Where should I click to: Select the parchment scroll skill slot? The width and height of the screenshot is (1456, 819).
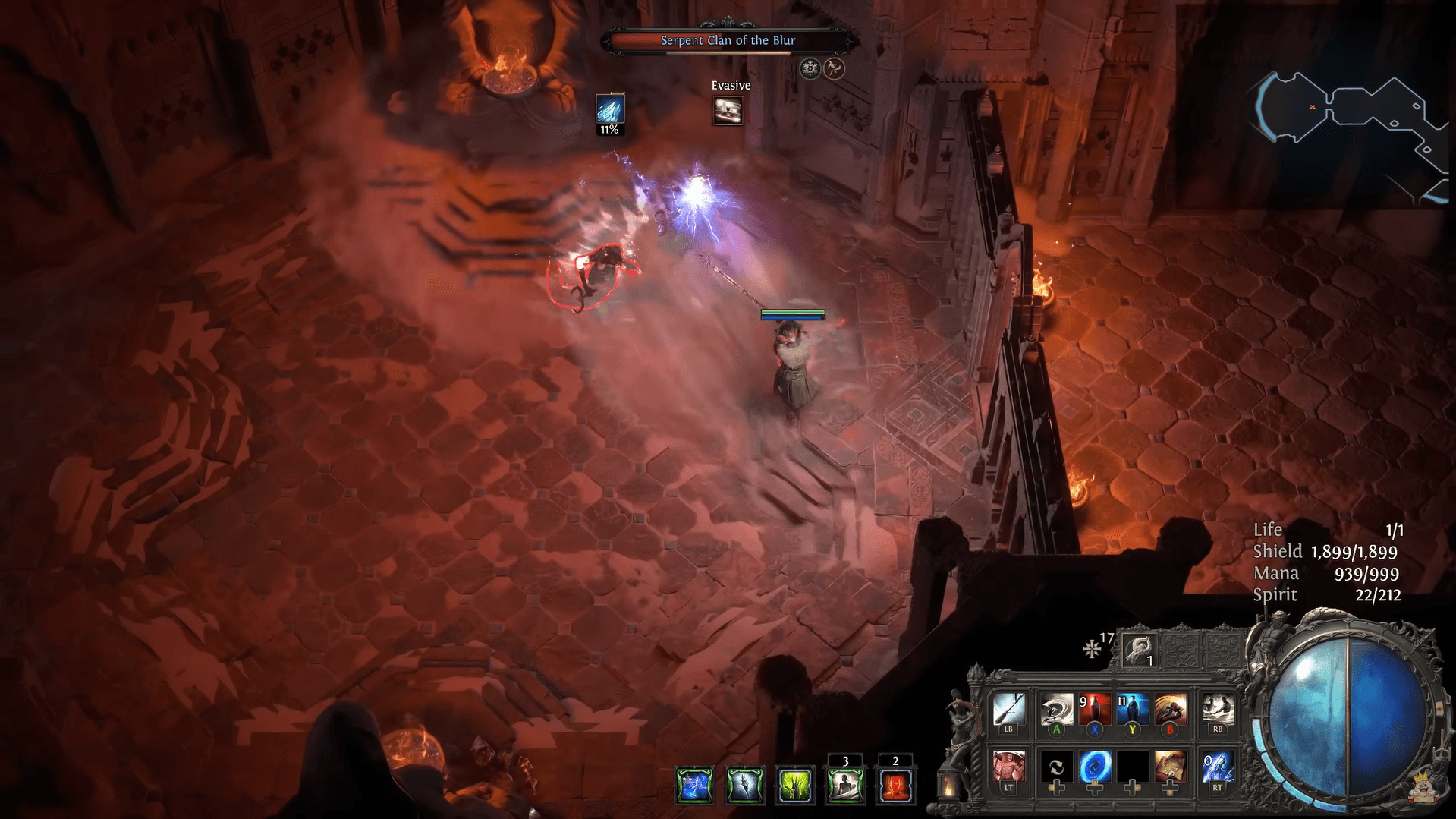(x=1170, y=767)
